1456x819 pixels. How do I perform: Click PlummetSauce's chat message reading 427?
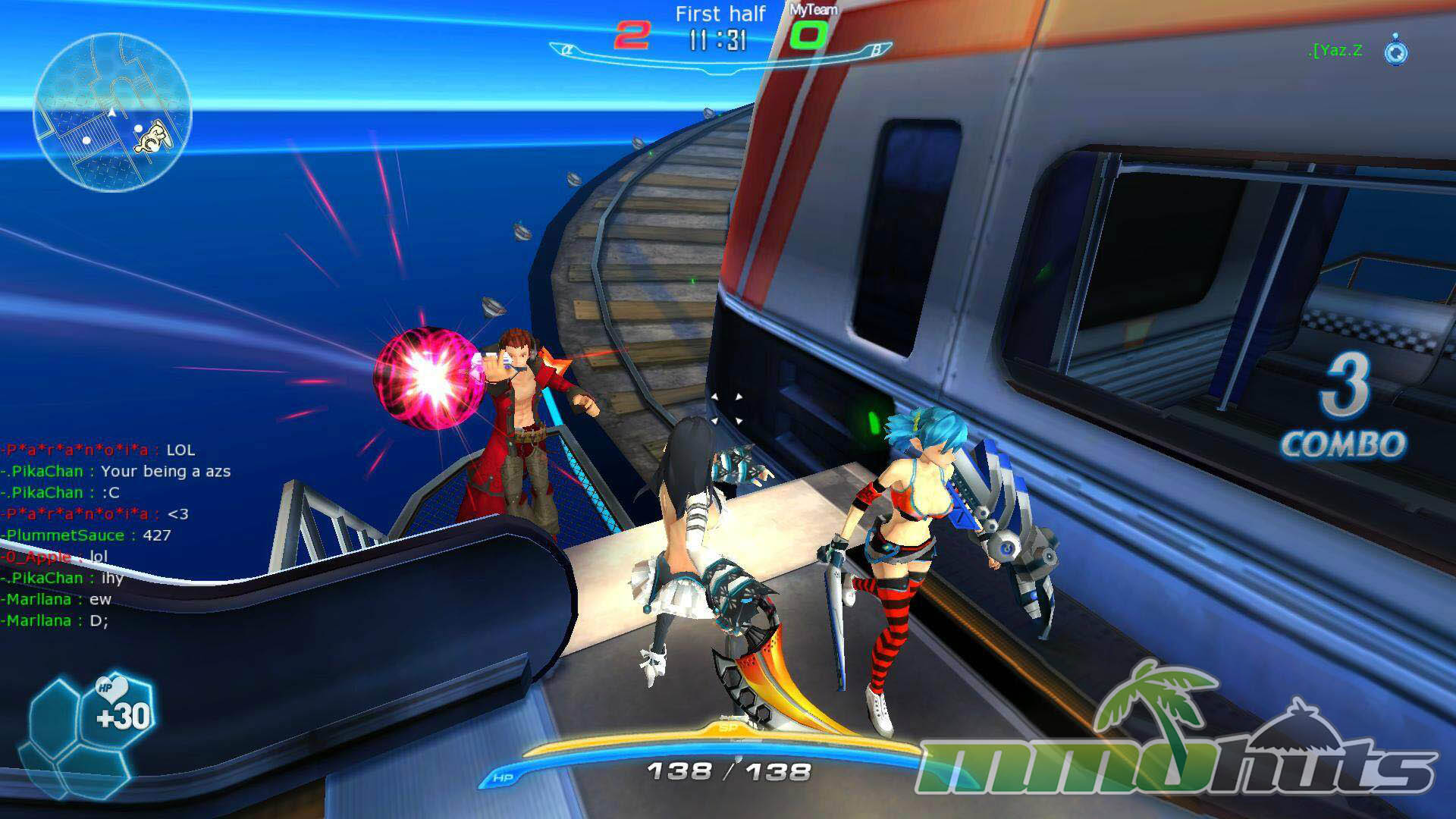[x=156, y=535]
